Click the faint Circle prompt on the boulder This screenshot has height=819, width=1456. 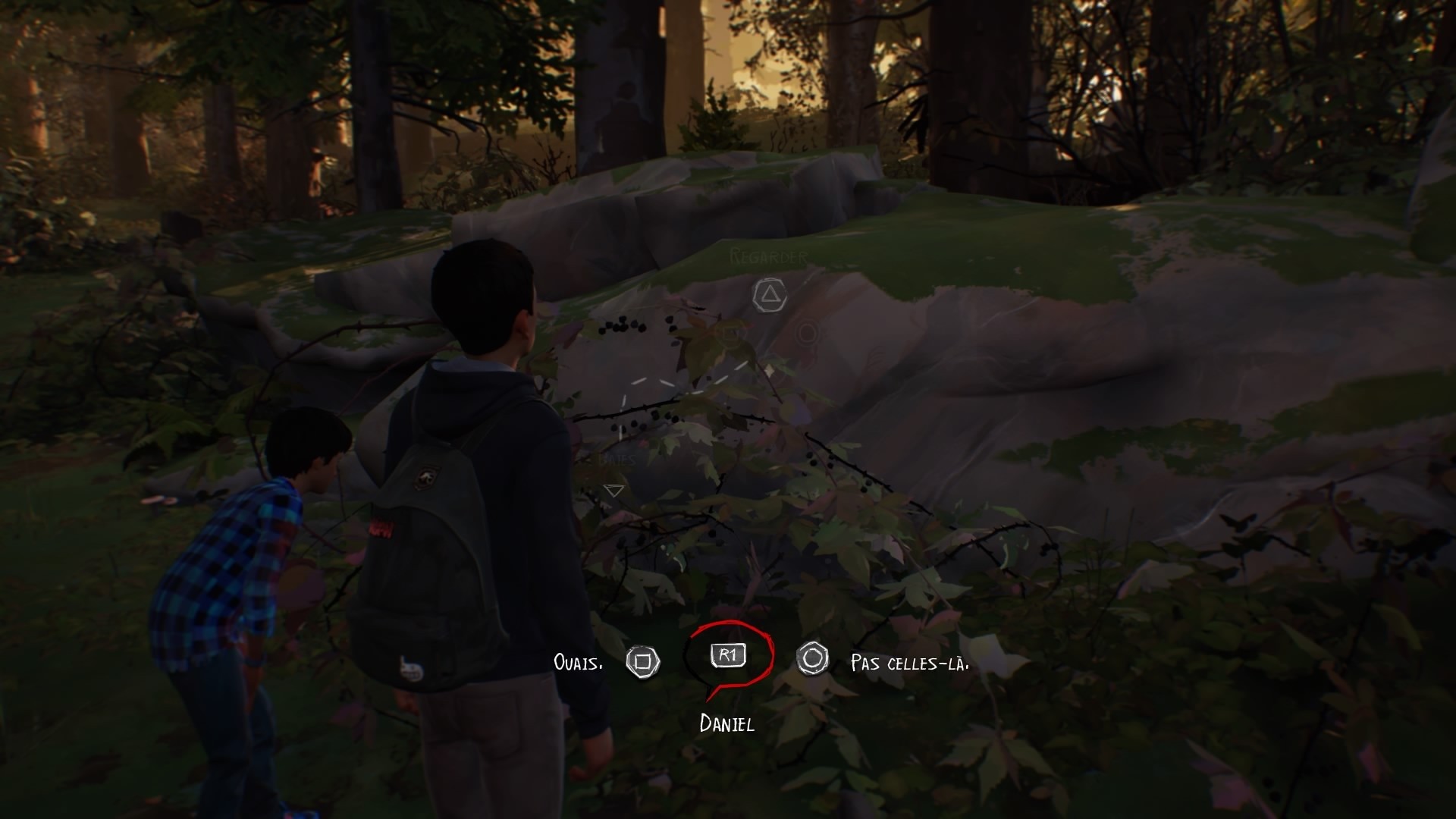806,334
